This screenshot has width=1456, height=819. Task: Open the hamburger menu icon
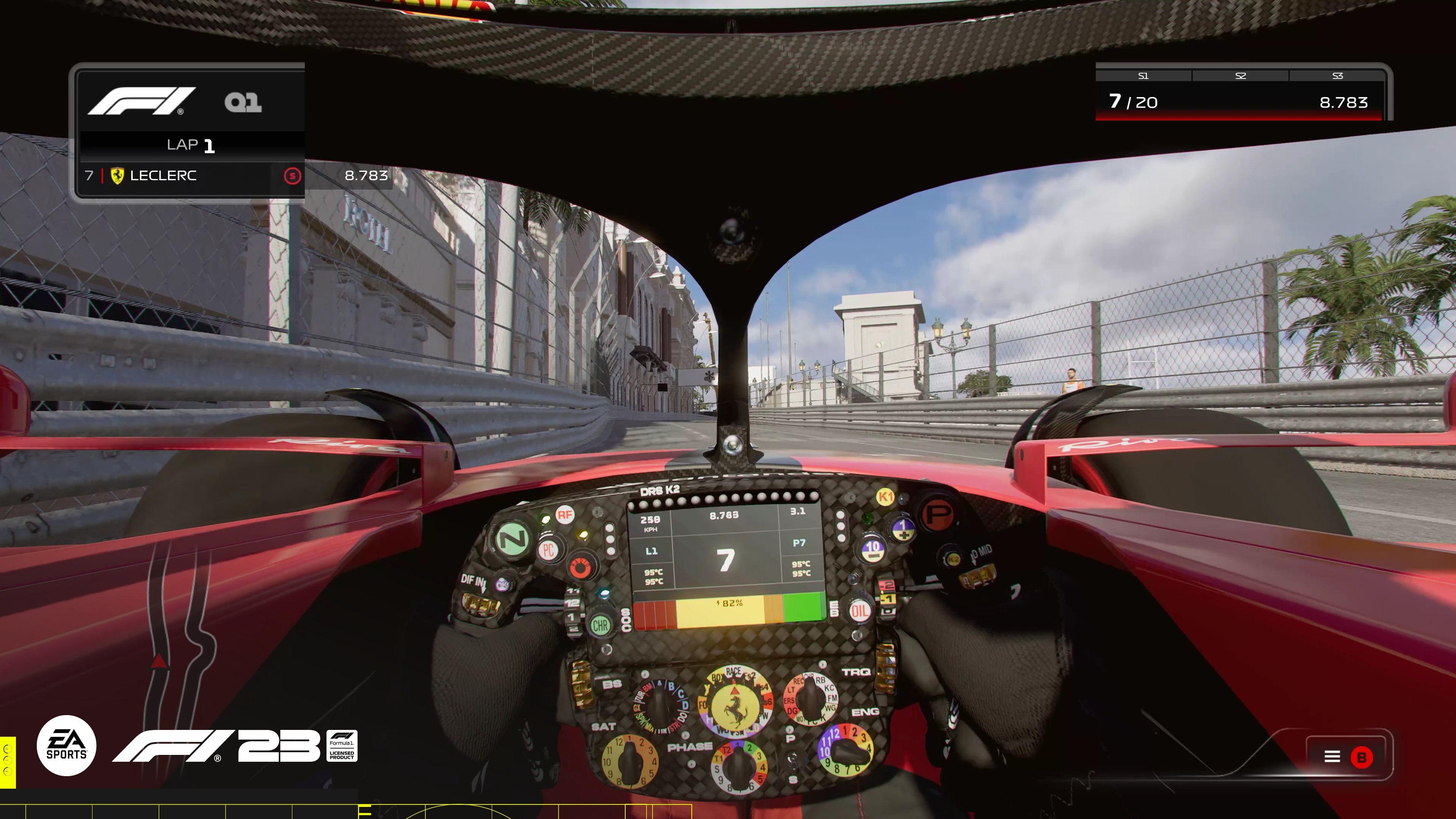click(x=1332, y=757)
